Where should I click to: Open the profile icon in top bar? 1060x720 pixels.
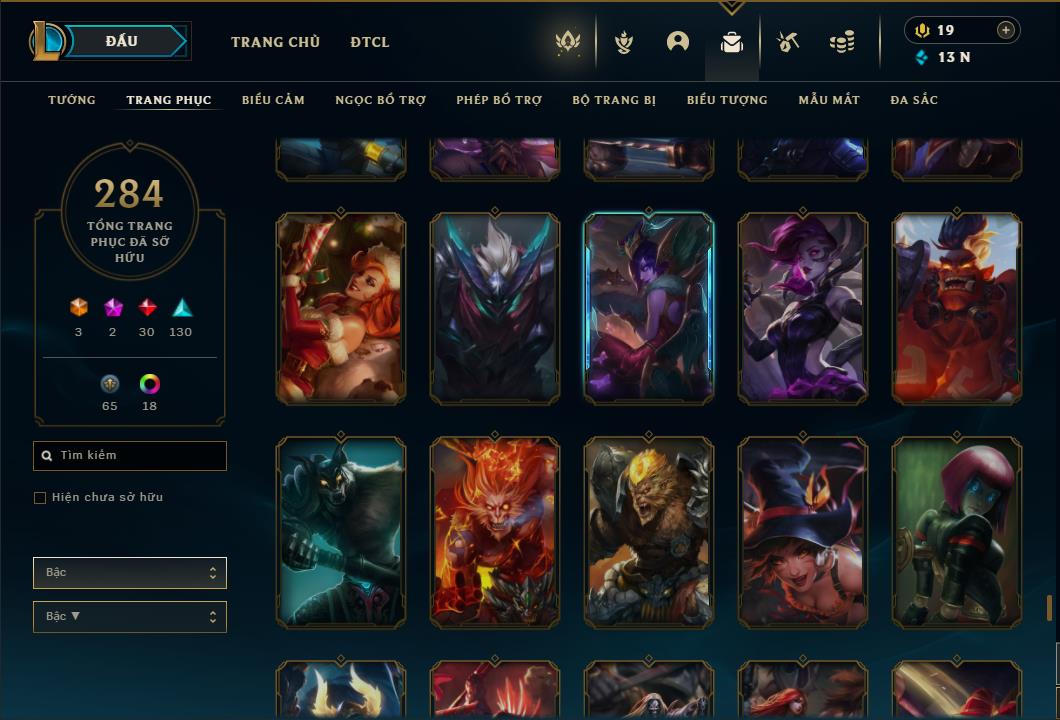click(678, 42)
